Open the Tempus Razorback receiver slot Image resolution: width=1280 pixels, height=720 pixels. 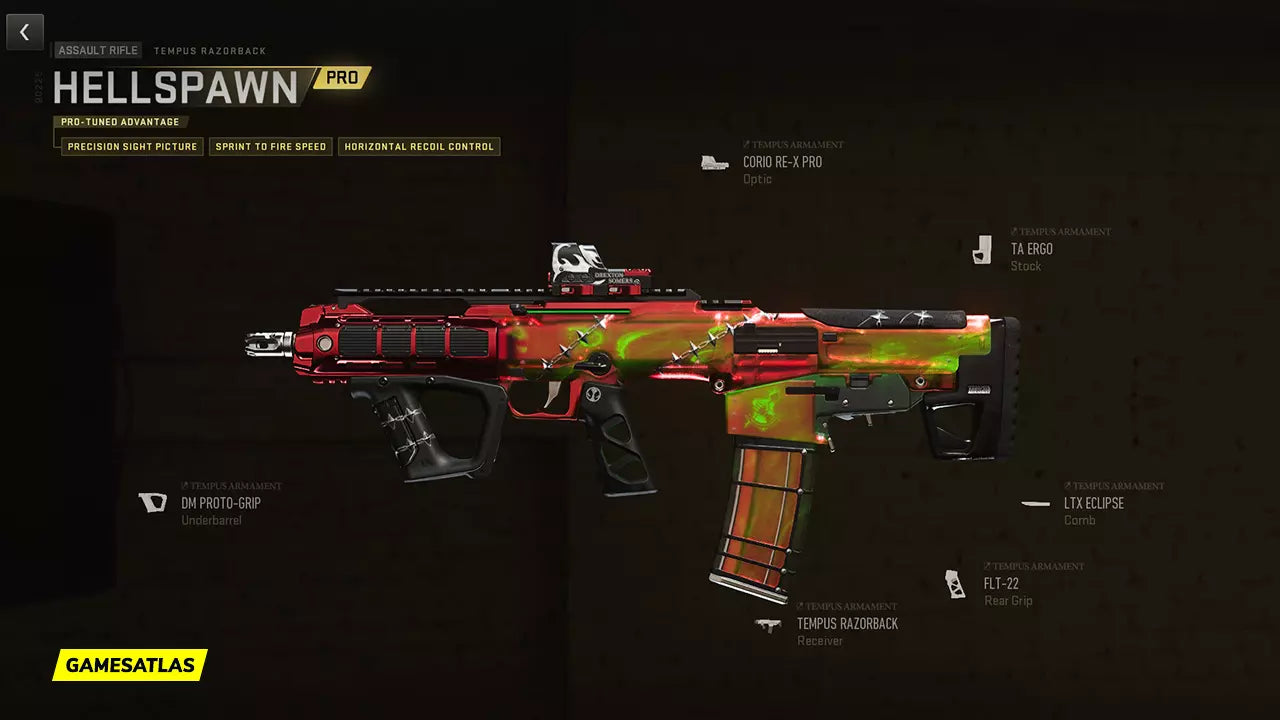846,624
